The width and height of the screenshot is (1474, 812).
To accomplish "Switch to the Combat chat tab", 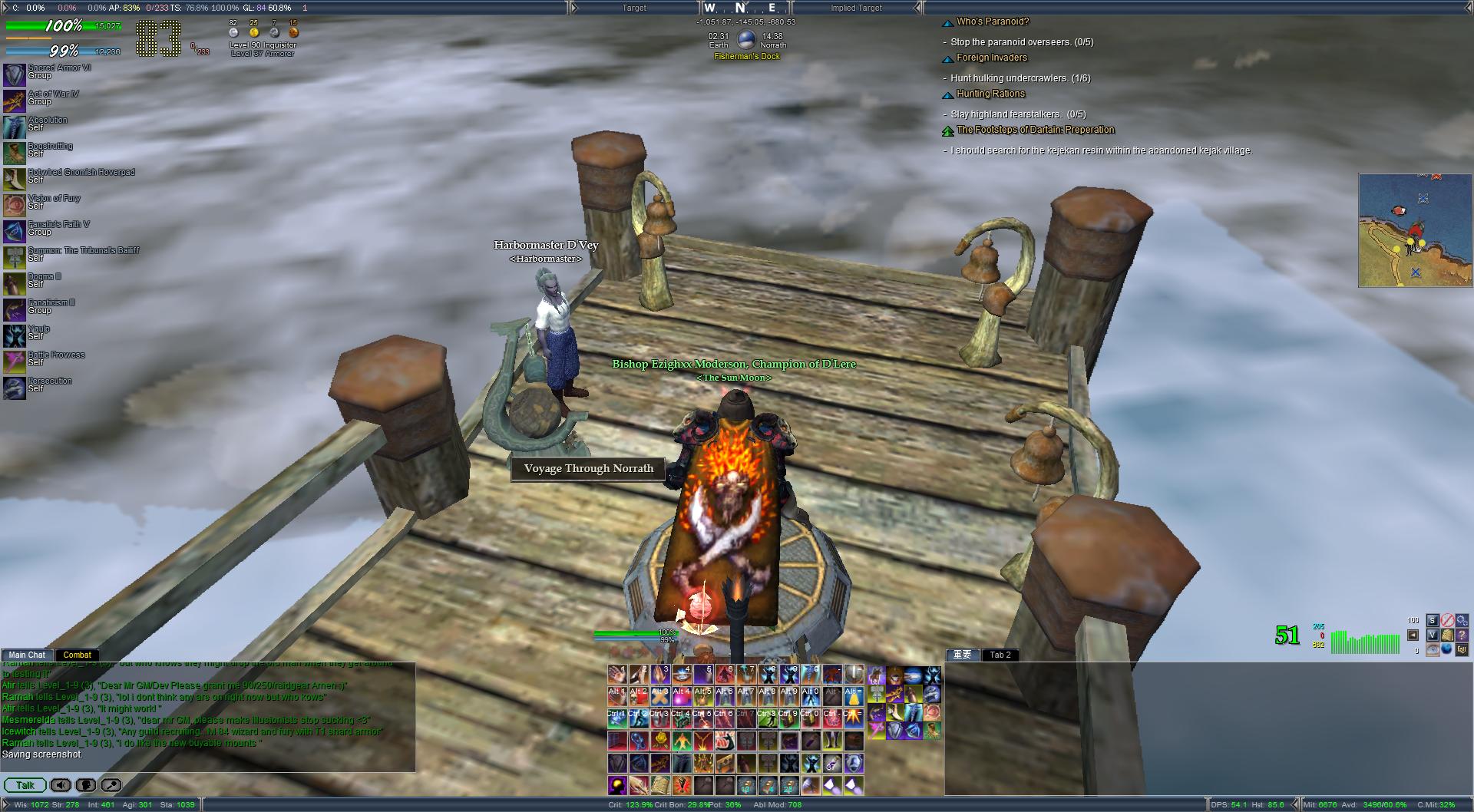I will 77,655.
